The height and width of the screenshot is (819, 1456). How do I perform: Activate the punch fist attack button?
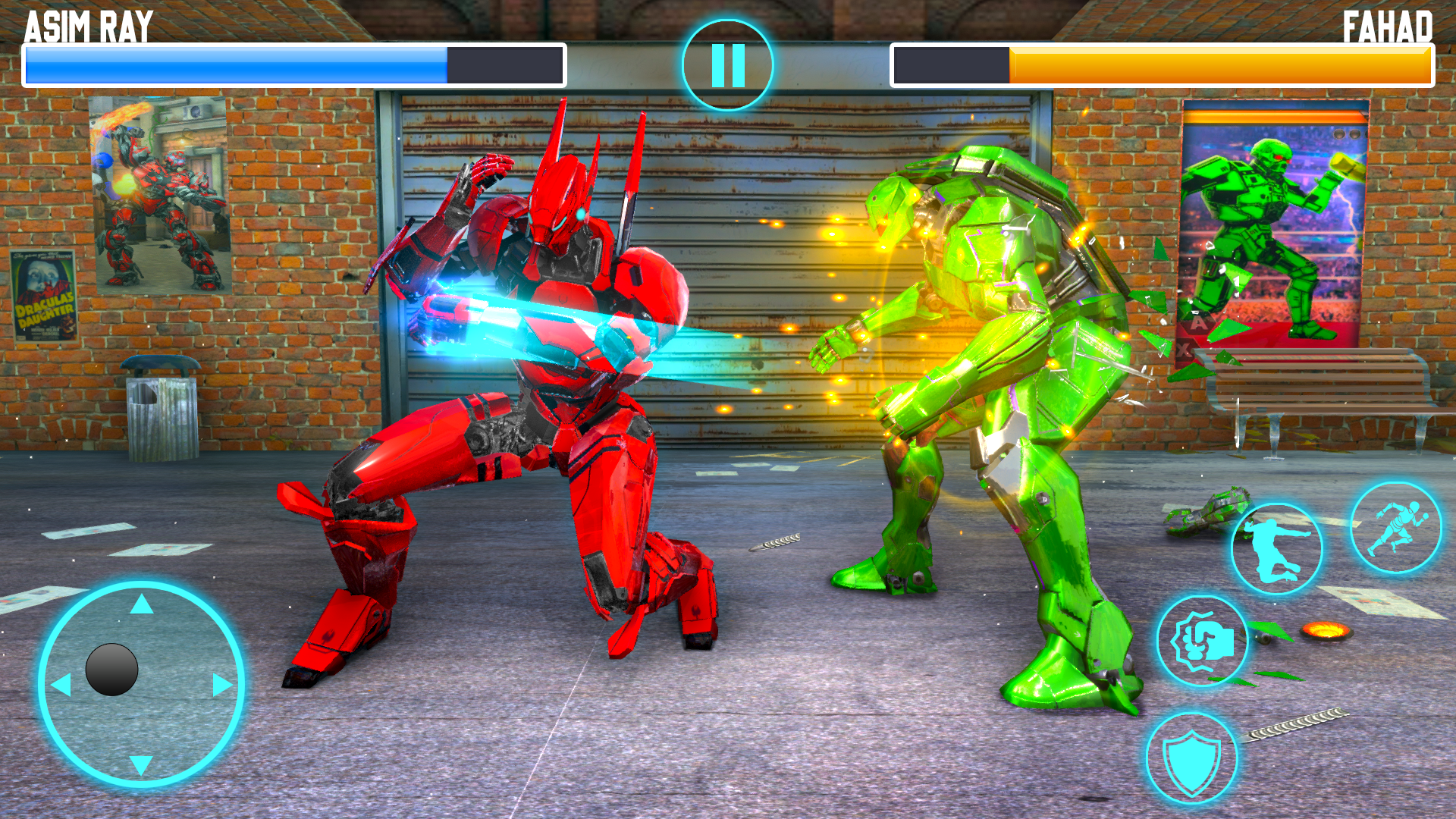(x=1202, y=642)
